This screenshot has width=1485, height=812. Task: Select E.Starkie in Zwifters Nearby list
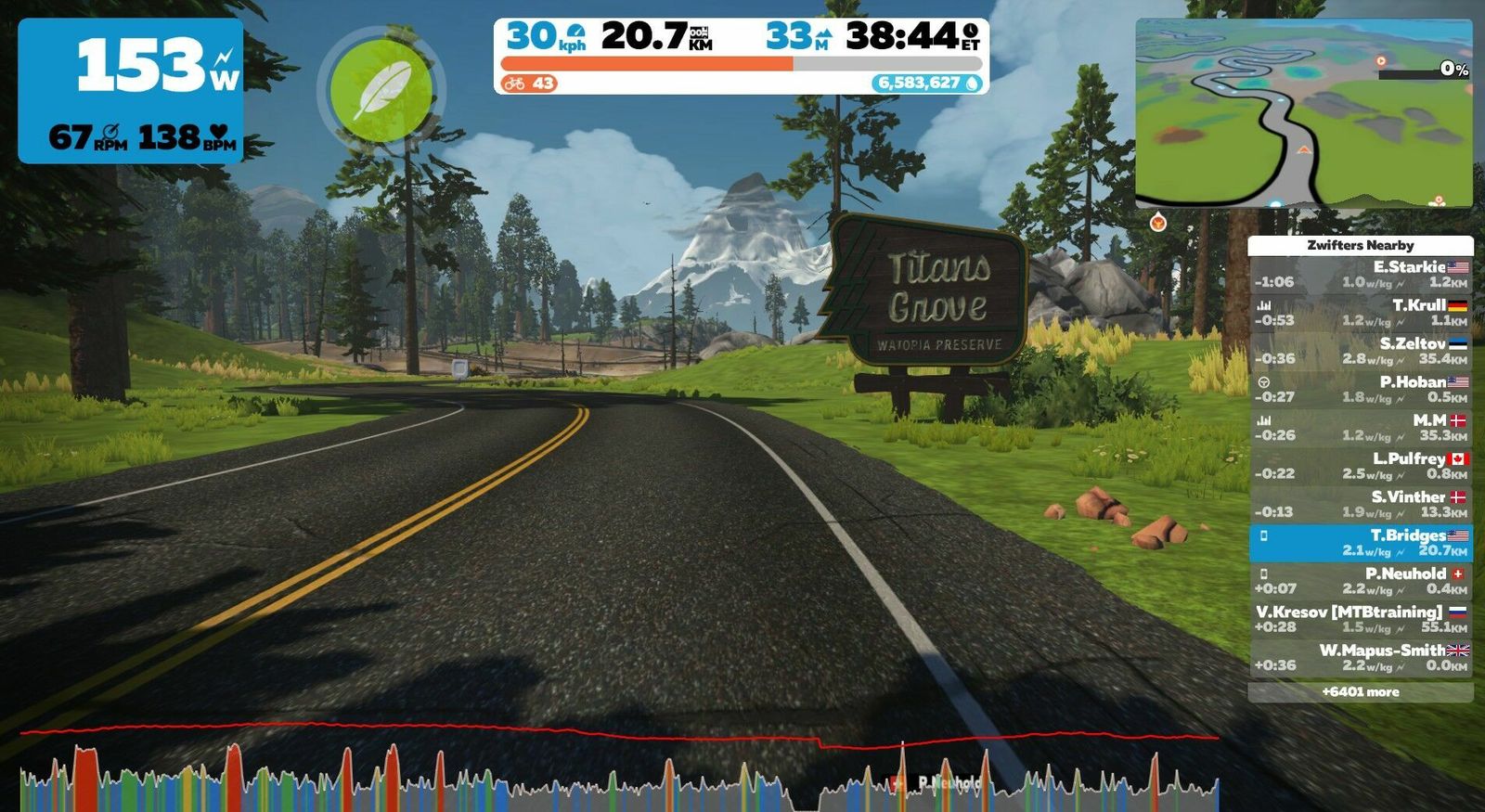tap(1361, 275)
